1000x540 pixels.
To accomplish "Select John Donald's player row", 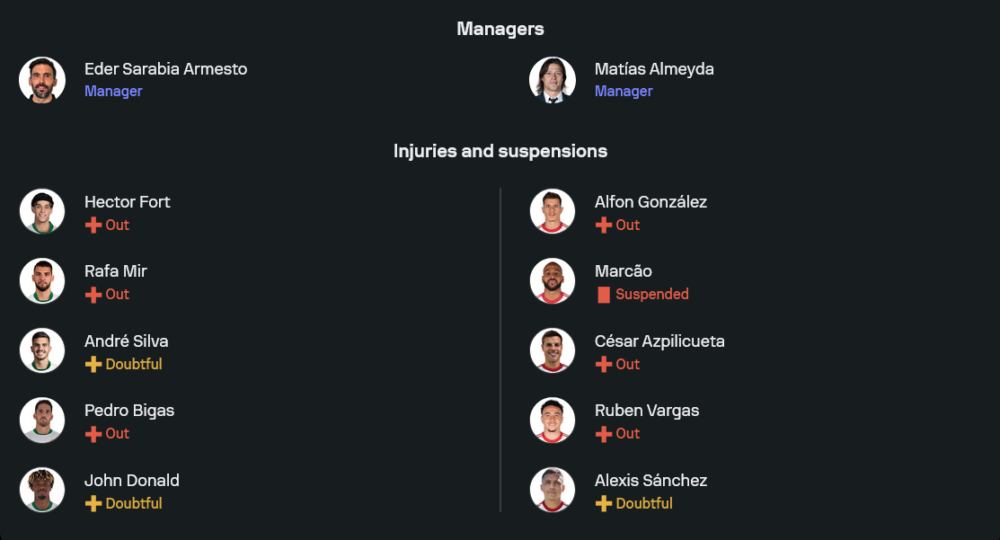I will point(131,481).
